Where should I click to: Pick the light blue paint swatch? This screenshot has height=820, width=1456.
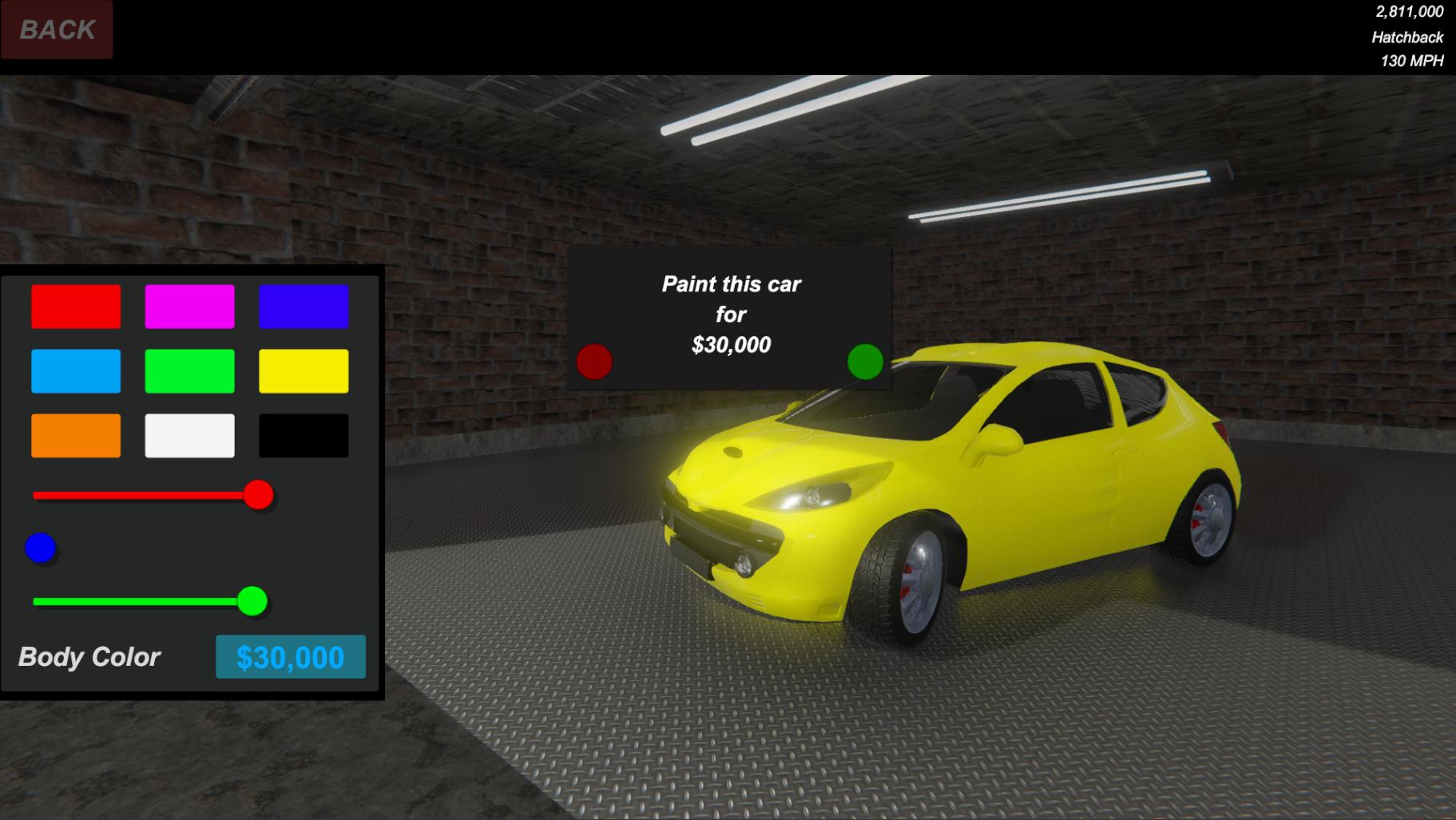[75, 370]
